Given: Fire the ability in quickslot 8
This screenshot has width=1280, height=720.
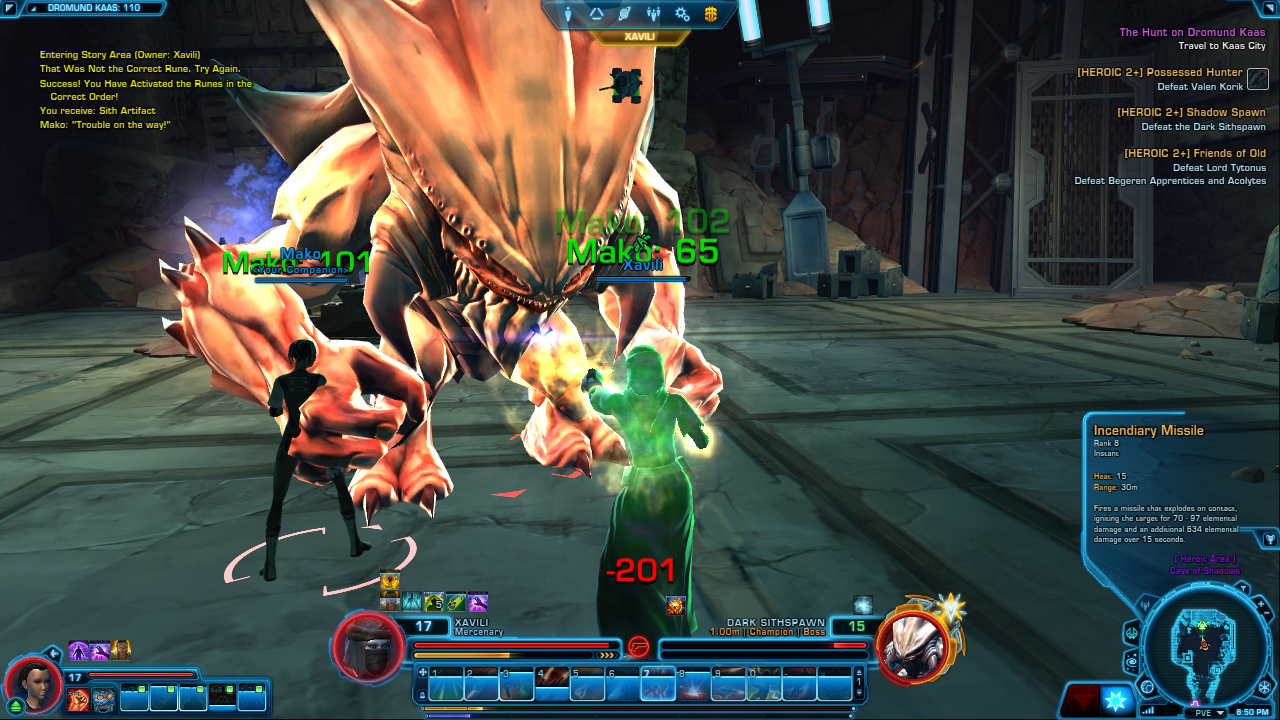Looking at the screenshot, I should (x=693, y=685).
